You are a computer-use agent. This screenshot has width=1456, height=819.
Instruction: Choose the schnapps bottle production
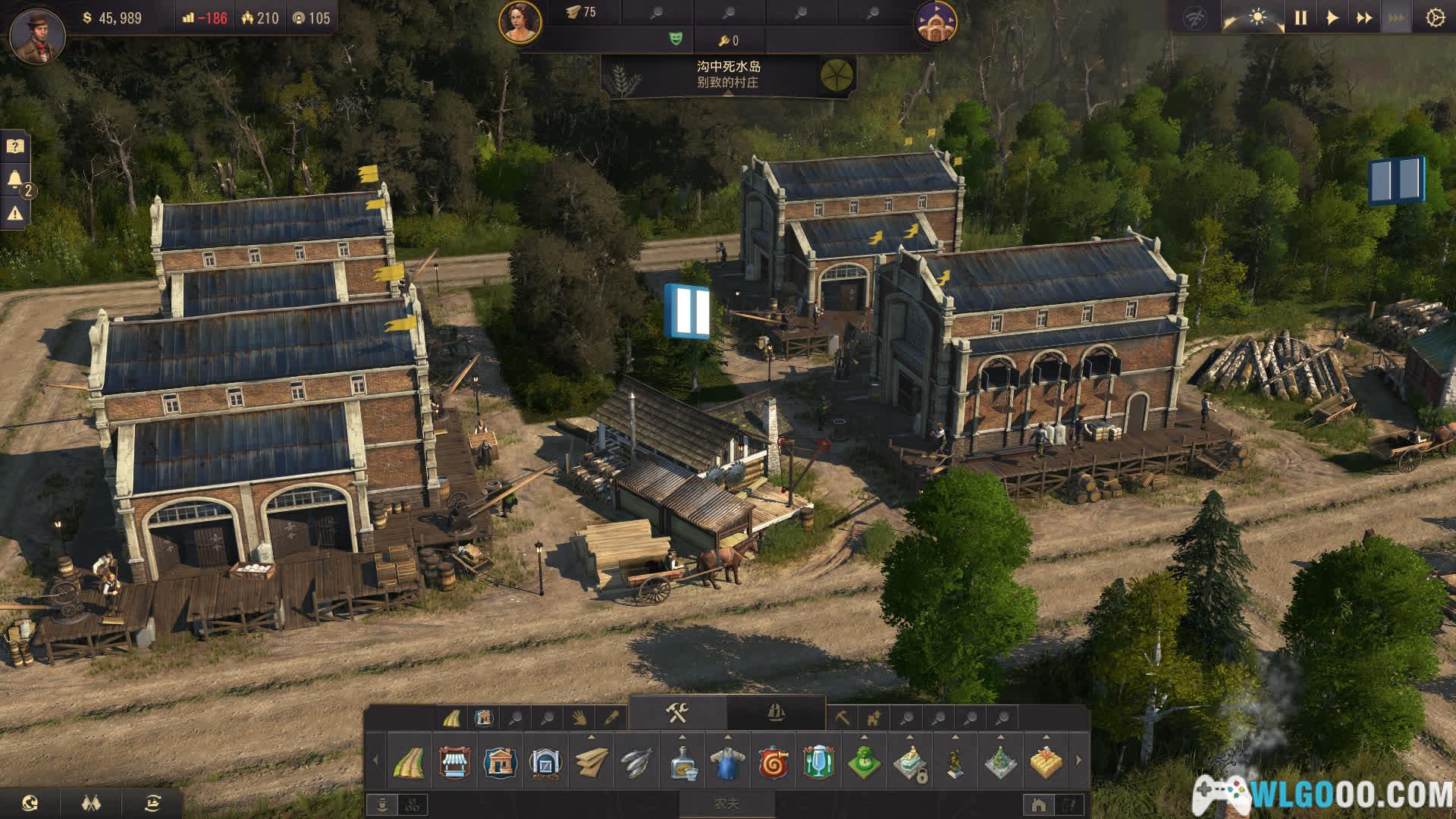[682, 761]
